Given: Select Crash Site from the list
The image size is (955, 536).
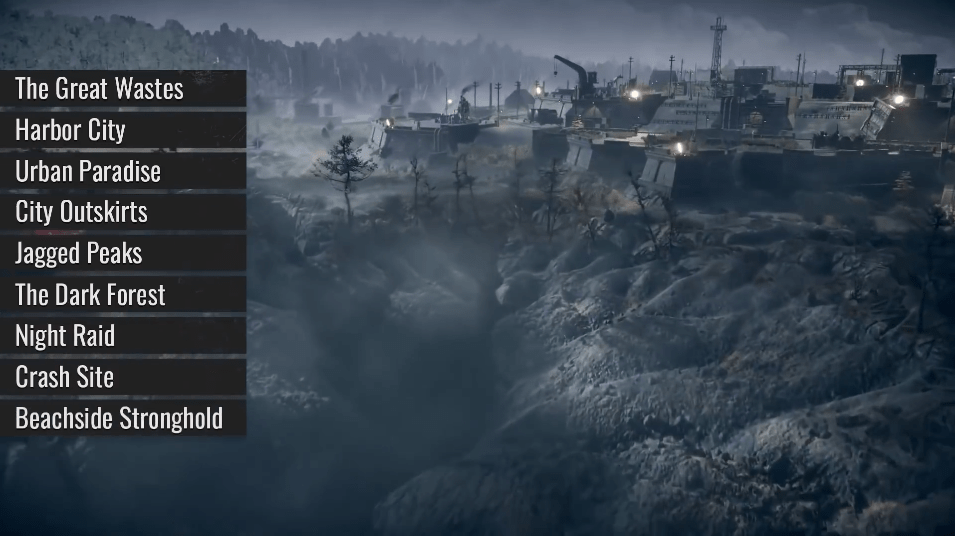Looking at the screenshot, I should point(122,377).
